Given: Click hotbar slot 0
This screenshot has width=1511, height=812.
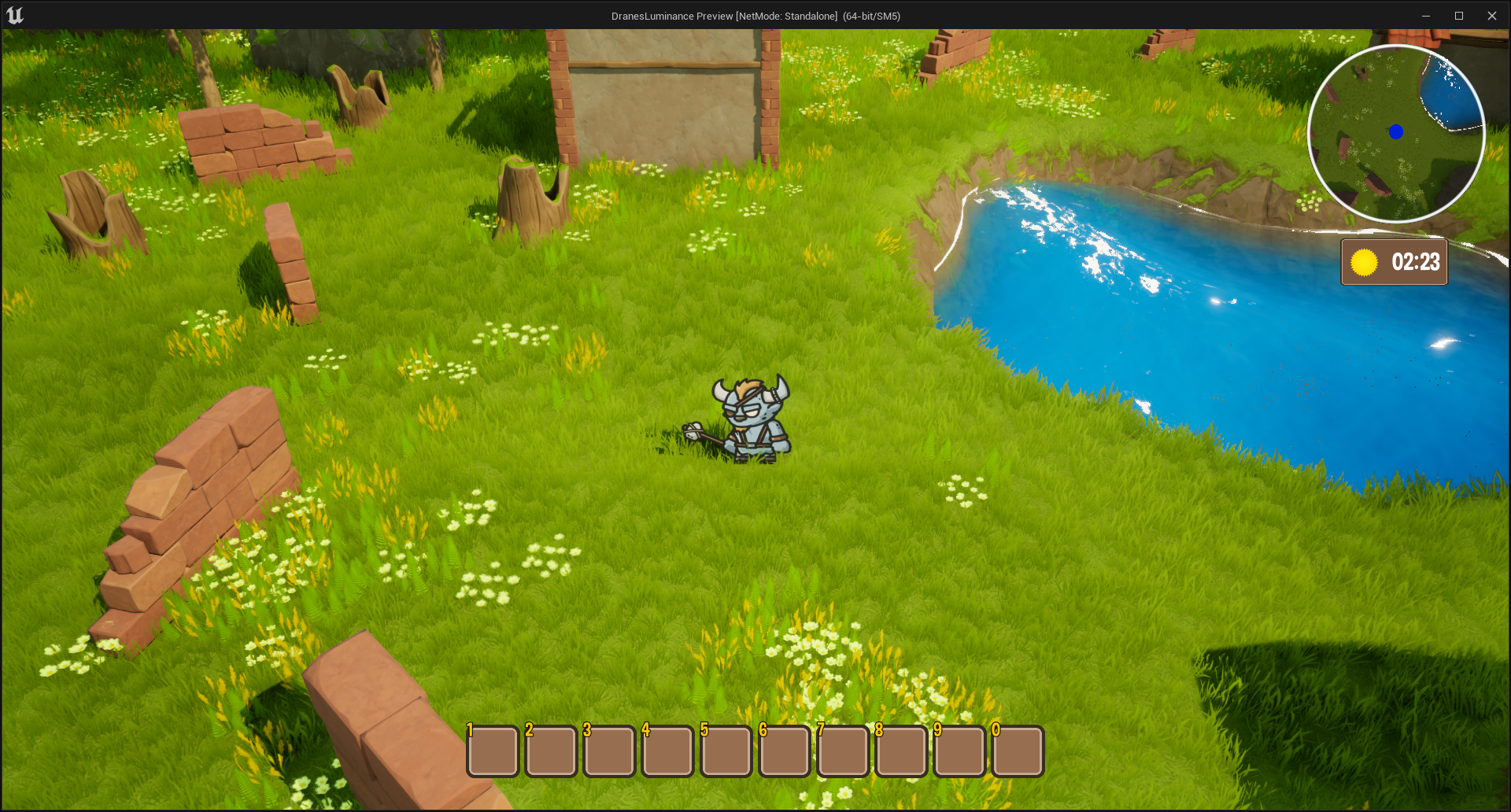Looking at the screenshot, I should [x=1018, y=751].
